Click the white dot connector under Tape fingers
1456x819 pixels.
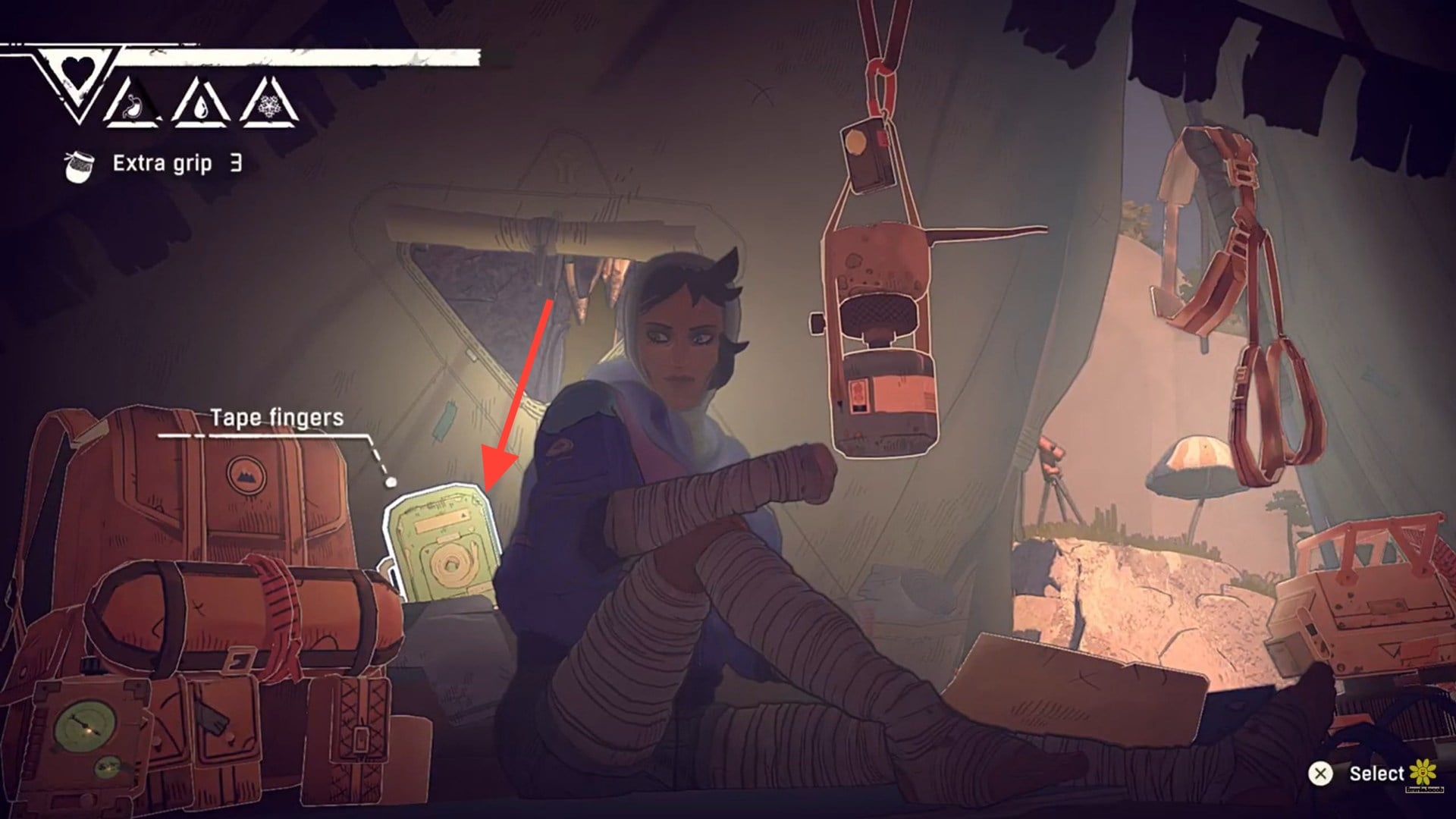point(391,481)
